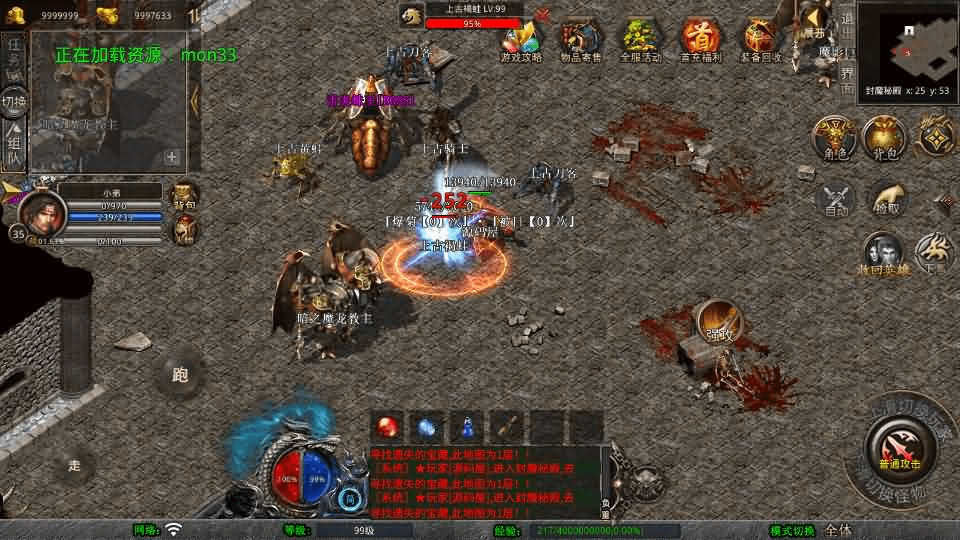Tap the 切换 switch button on left panel
This screenshot has width=960, height=540.
14,103
